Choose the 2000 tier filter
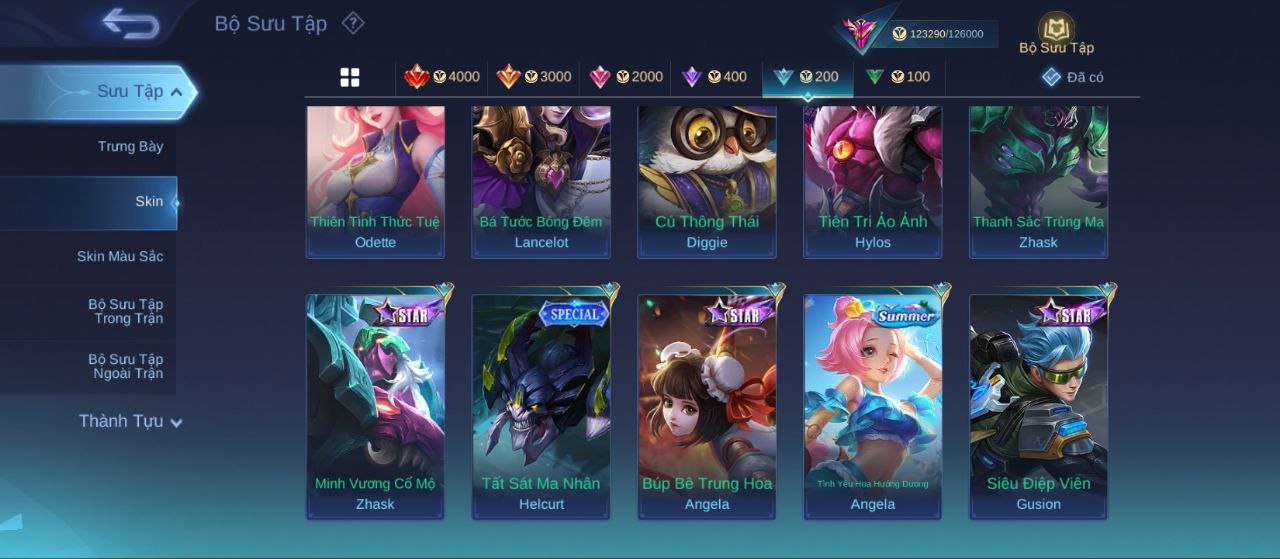 pyautogui.click(x=626, y=77)
